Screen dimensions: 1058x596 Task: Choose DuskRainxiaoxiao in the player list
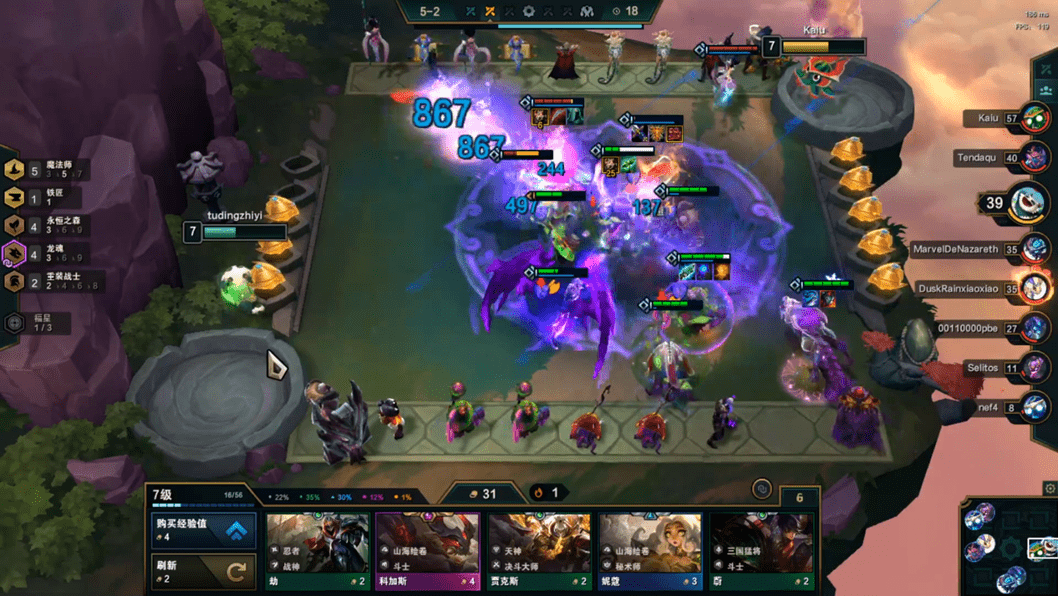1035,289
